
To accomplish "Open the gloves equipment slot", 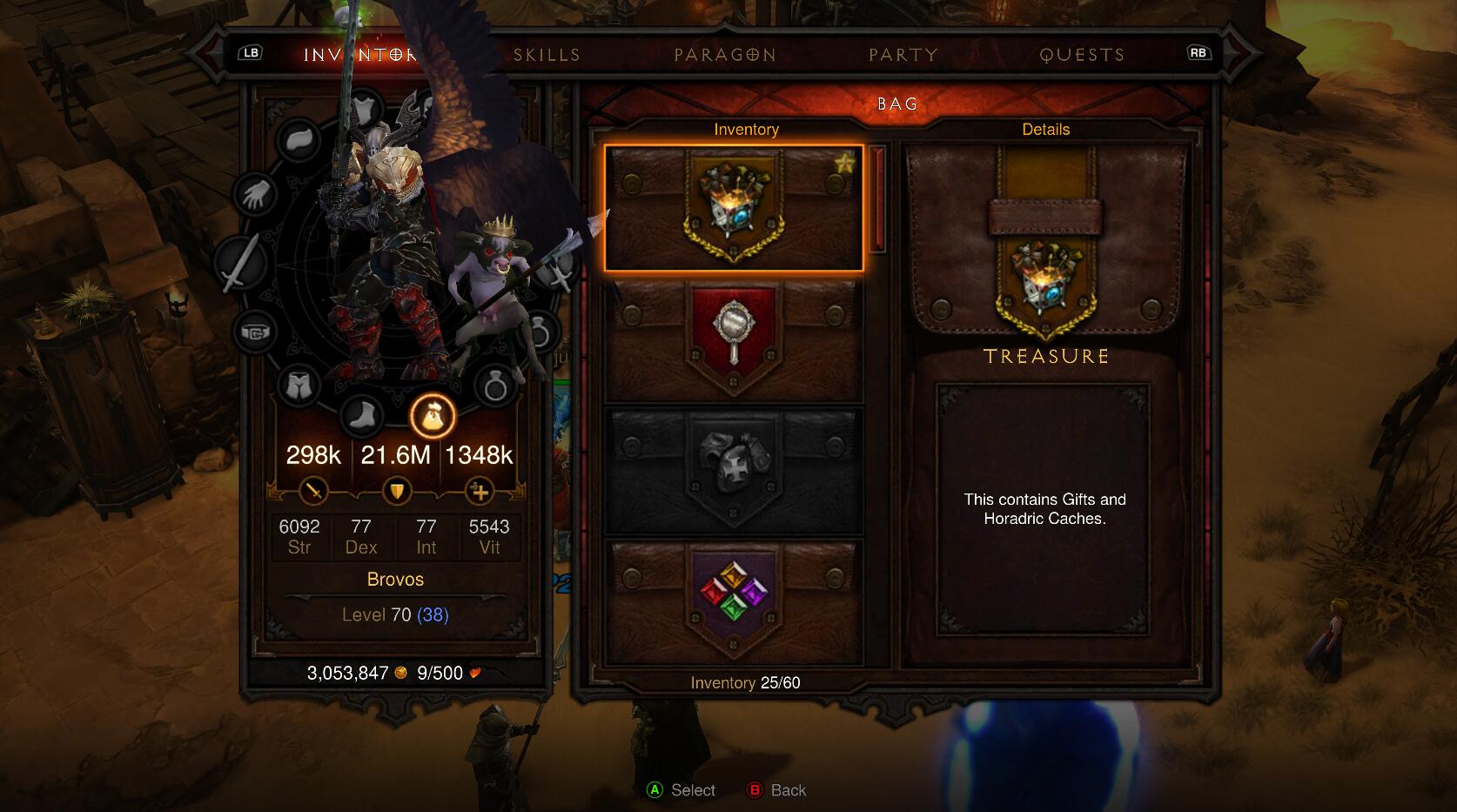I will click(256, 193).
